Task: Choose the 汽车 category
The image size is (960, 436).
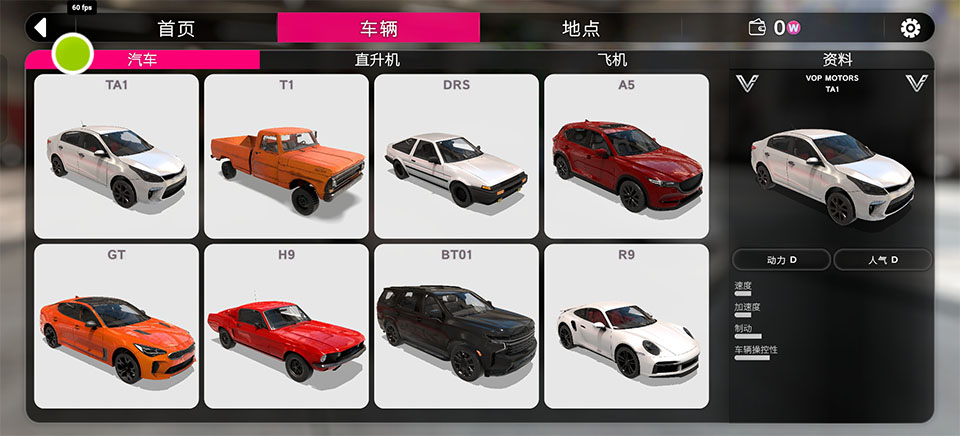Action: pos(142,60)
